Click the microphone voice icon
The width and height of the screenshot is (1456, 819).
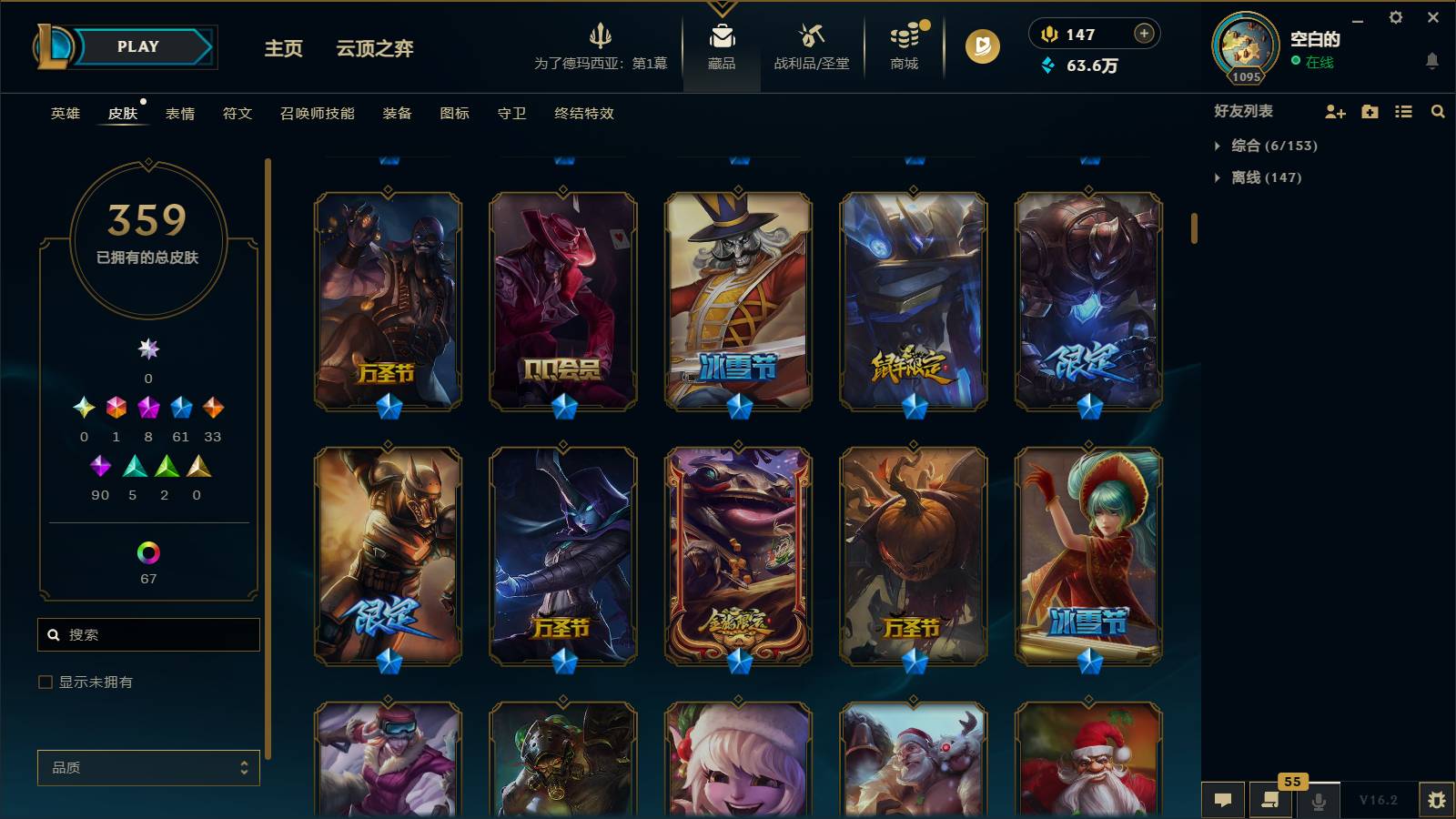(x=1318, y=801)
